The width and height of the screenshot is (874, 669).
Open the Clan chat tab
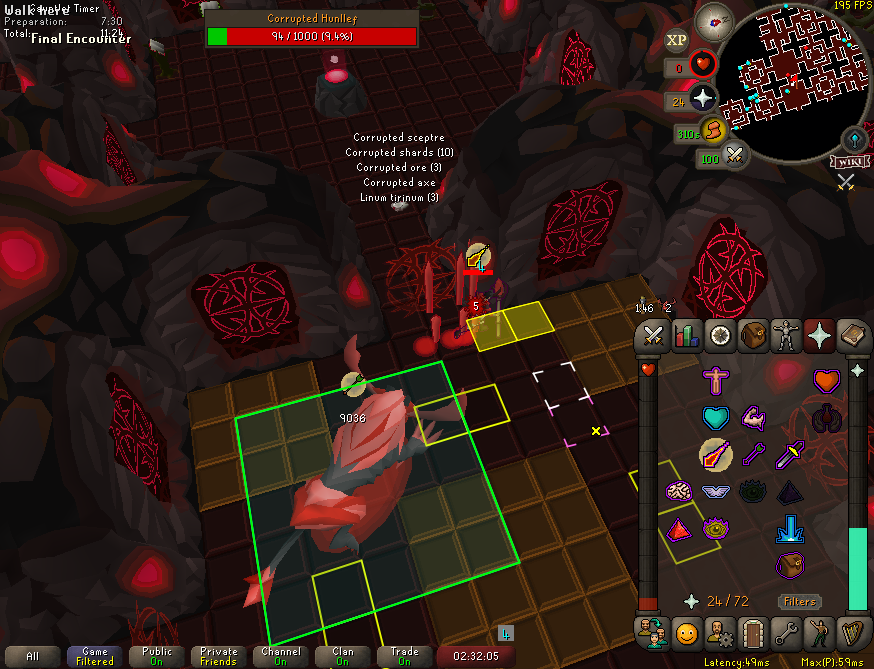pos(342,656)
